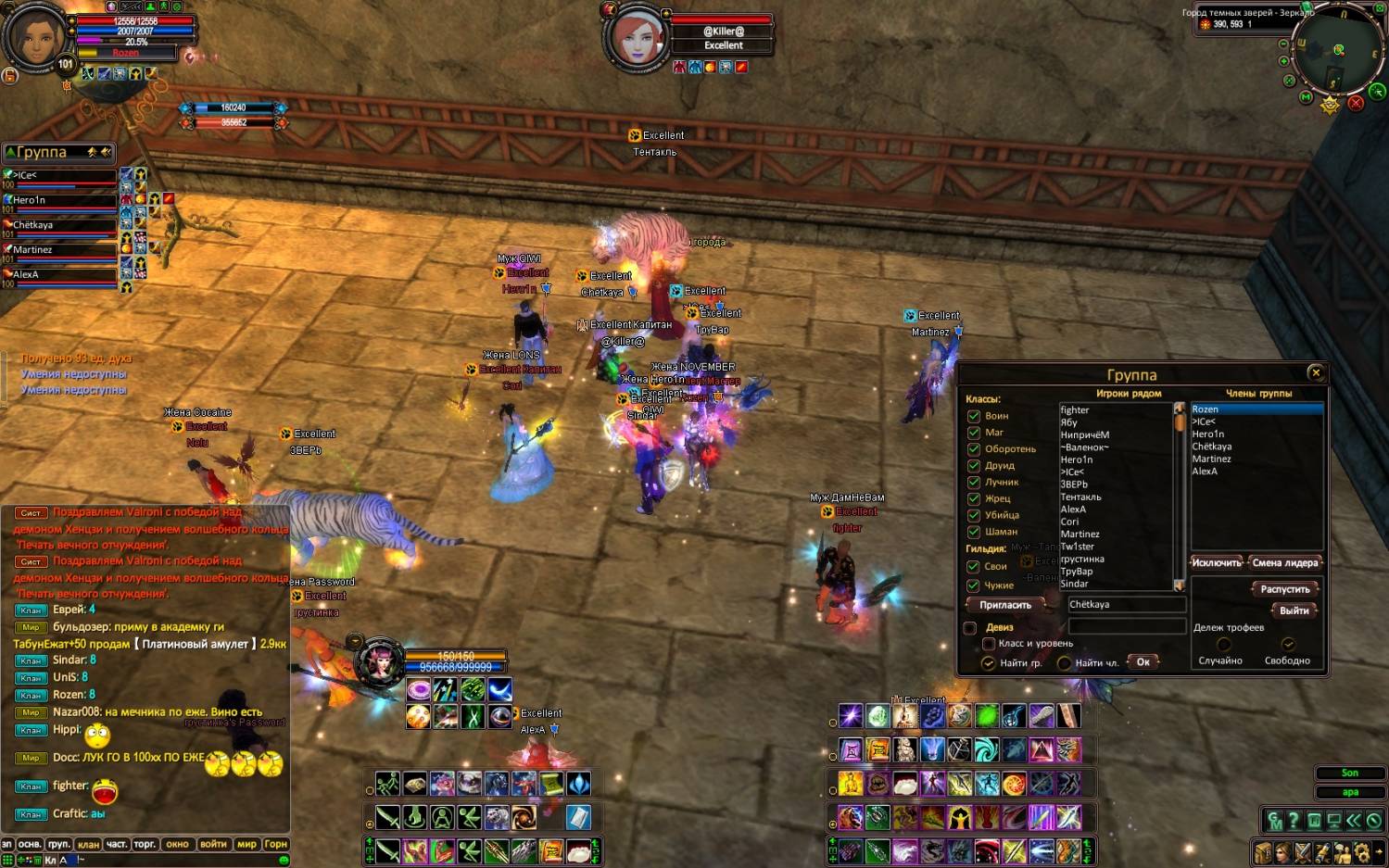
Task: Select Тентакль in nearby players list
Action: pos(1080,497)
